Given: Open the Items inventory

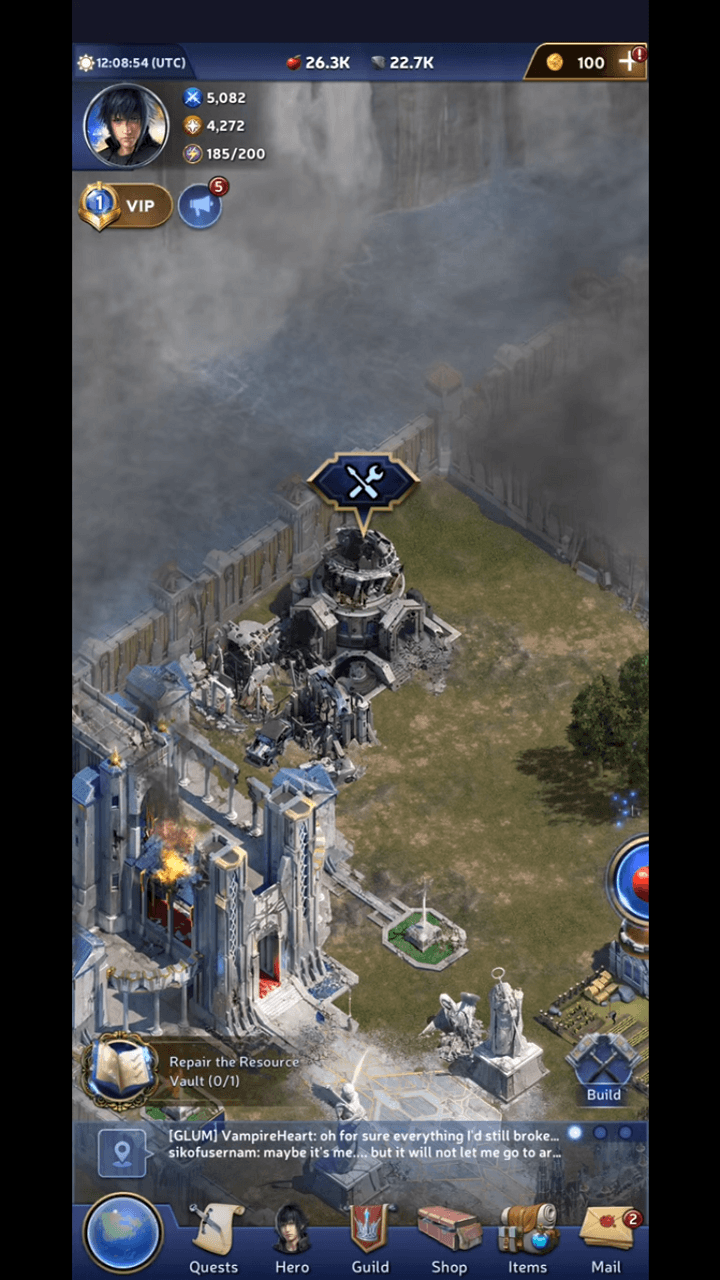Looking at the screenshot, I should (527, 1240).
